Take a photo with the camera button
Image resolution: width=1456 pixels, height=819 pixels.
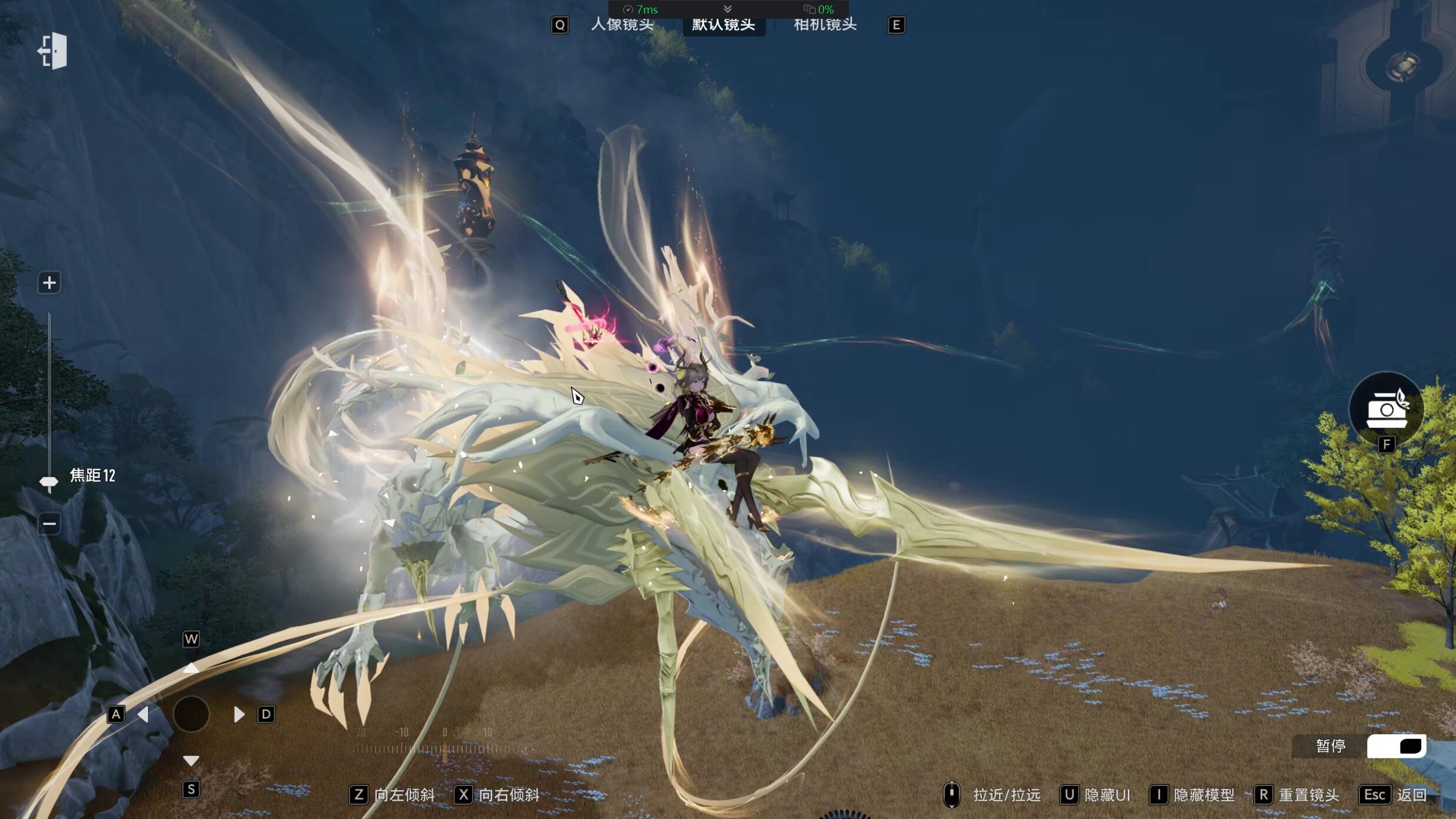point(1386,409)
